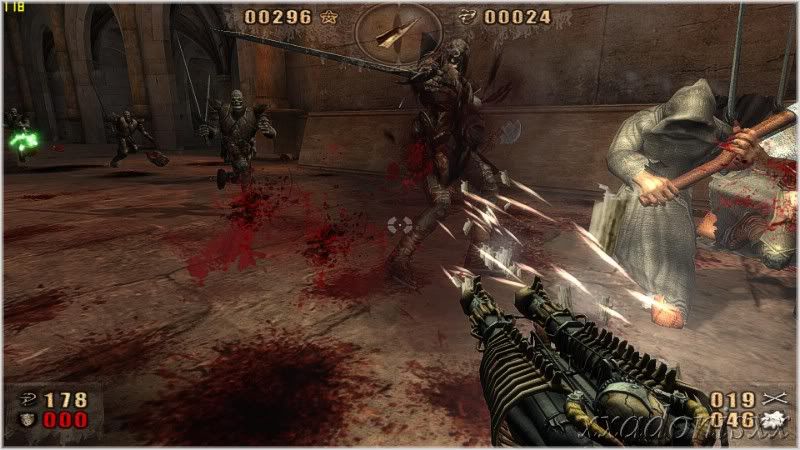Click the soul icon next to 00024
Screen dimensions: 800x450
point(465,17)
